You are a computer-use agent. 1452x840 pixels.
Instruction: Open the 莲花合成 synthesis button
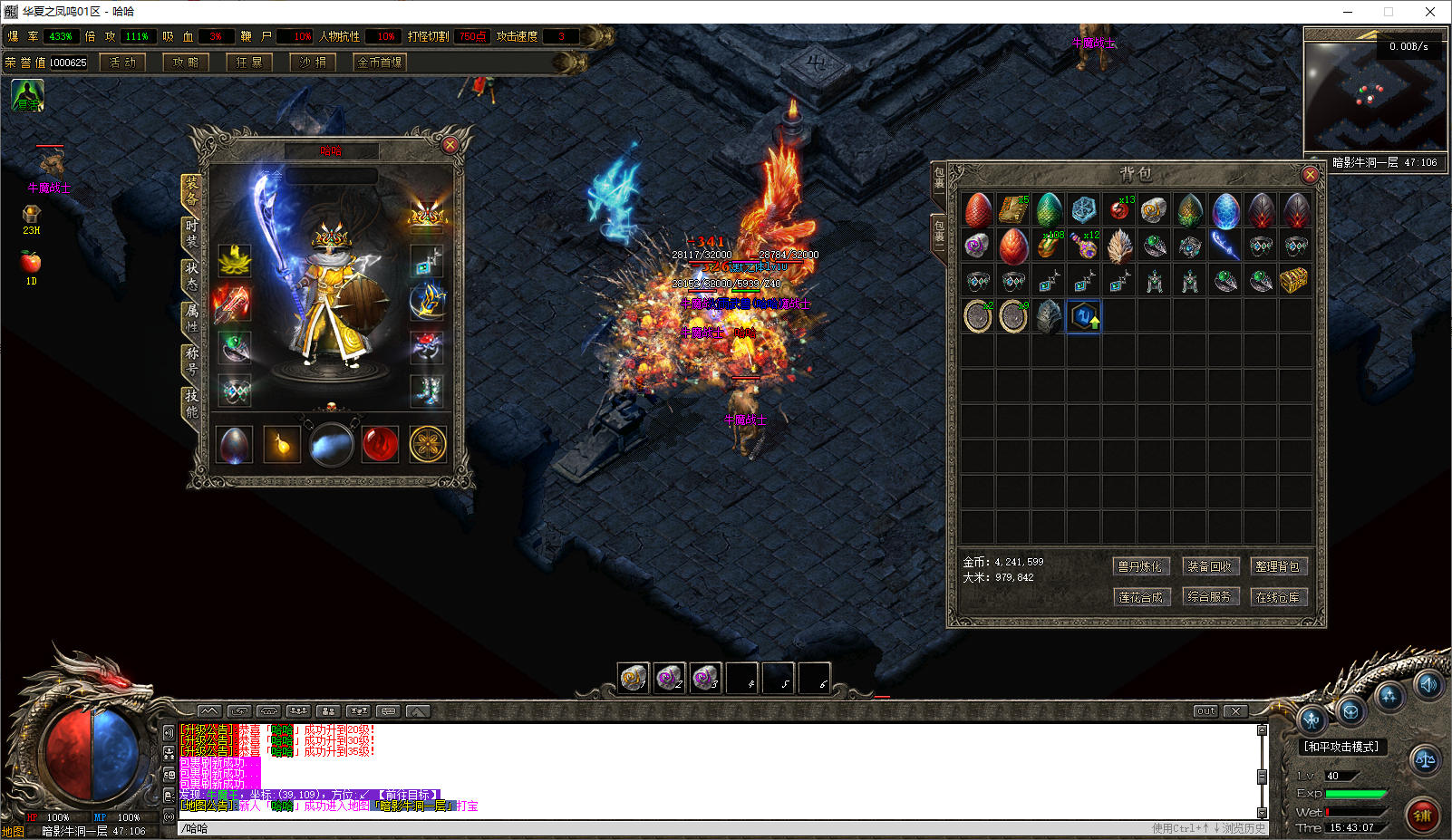1139,597
